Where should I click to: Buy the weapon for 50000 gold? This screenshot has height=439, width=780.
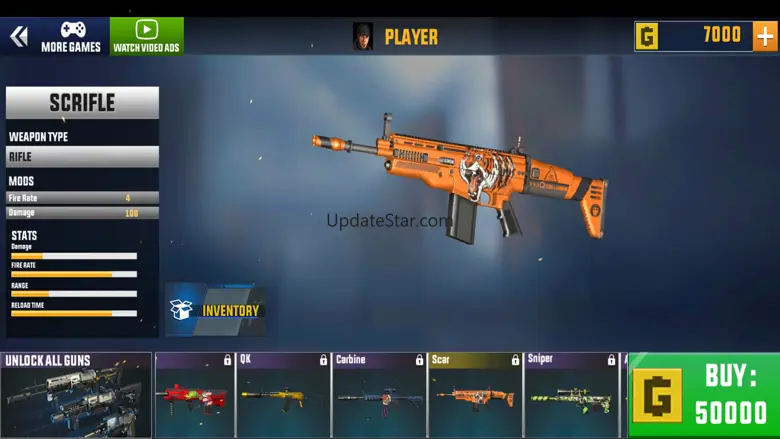click(x=704, y=395)
